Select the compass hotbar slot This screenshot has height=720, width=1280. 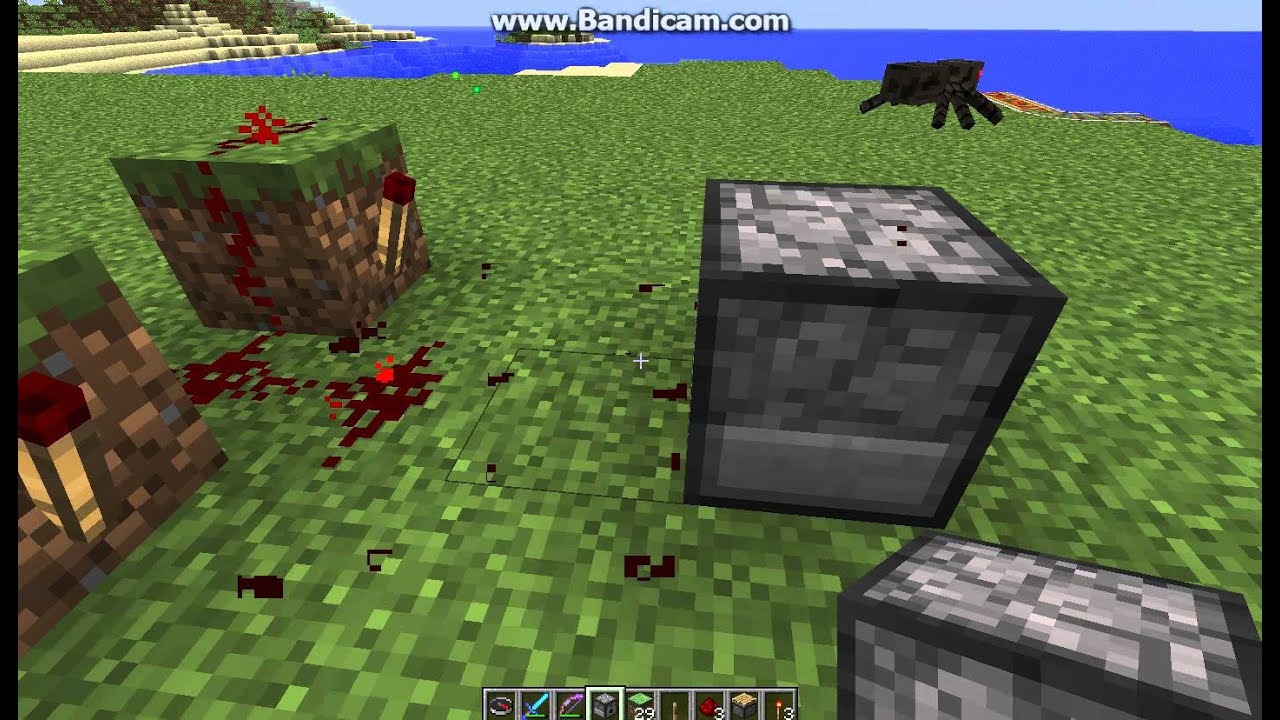[x=501, y=705]
